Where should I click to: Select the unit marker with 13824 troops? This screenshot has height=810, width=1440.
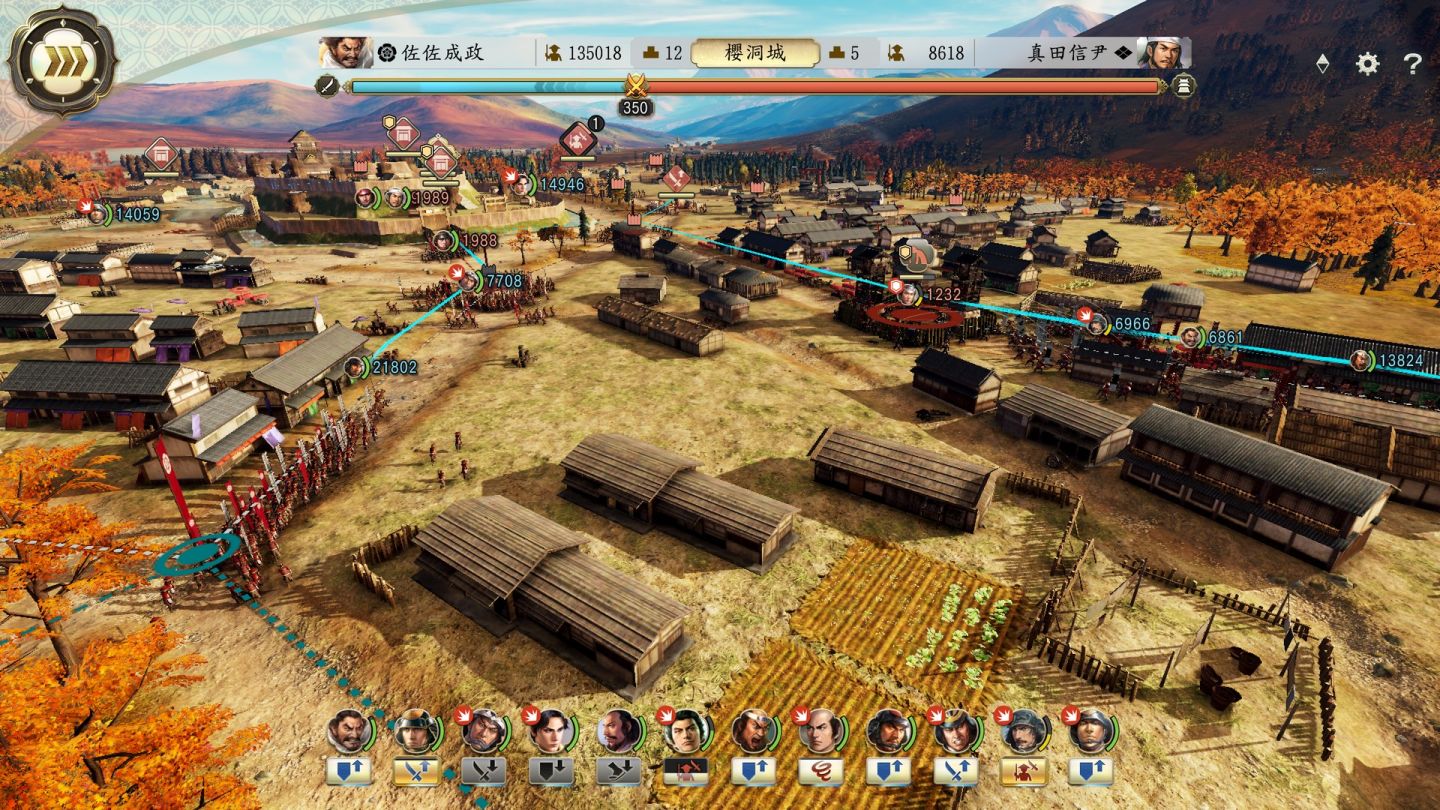tap(1360, 360)
